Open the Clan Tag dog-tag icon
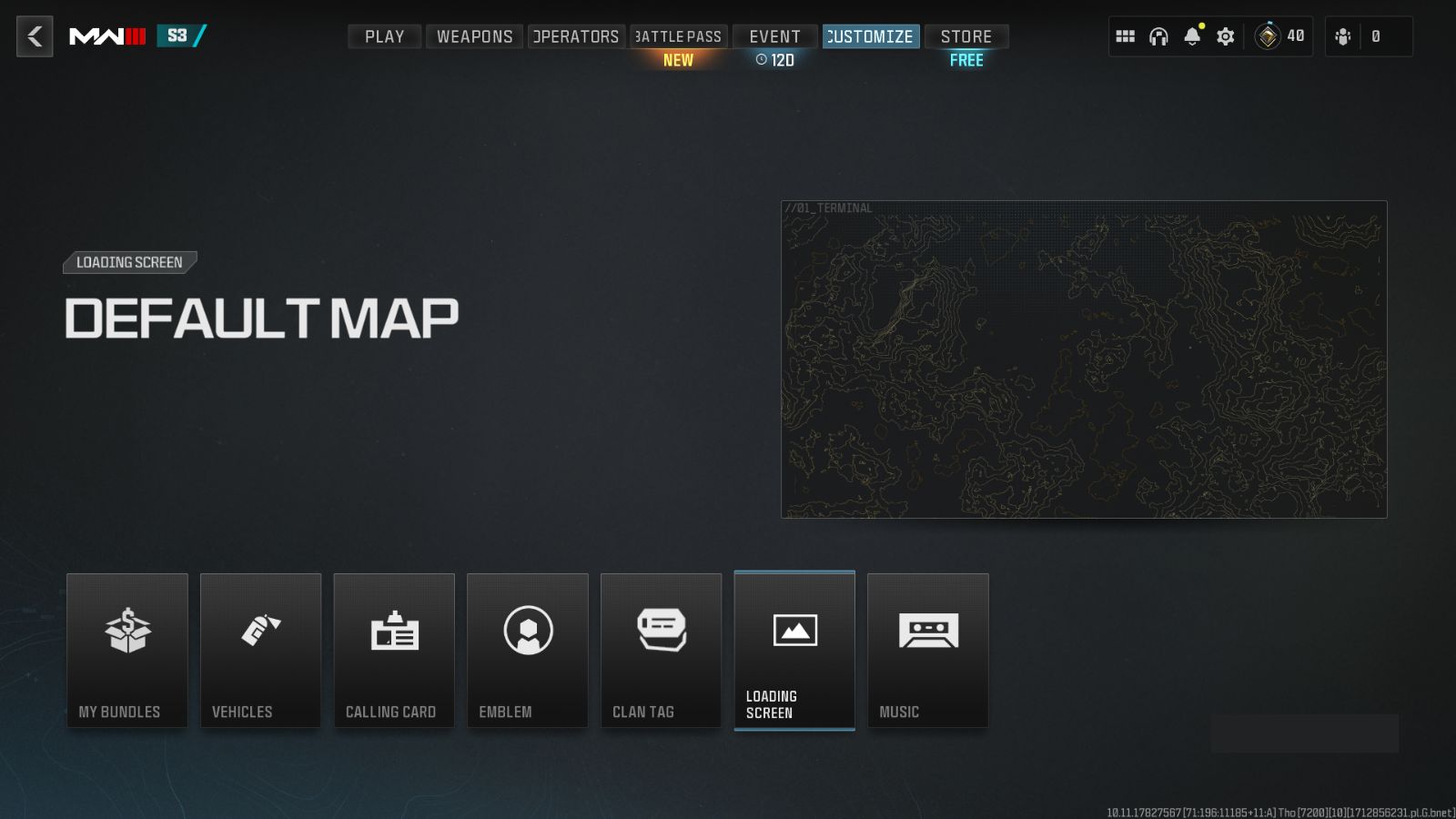The height and width of the screenshot is (819, 1456). tap(661, 630)
